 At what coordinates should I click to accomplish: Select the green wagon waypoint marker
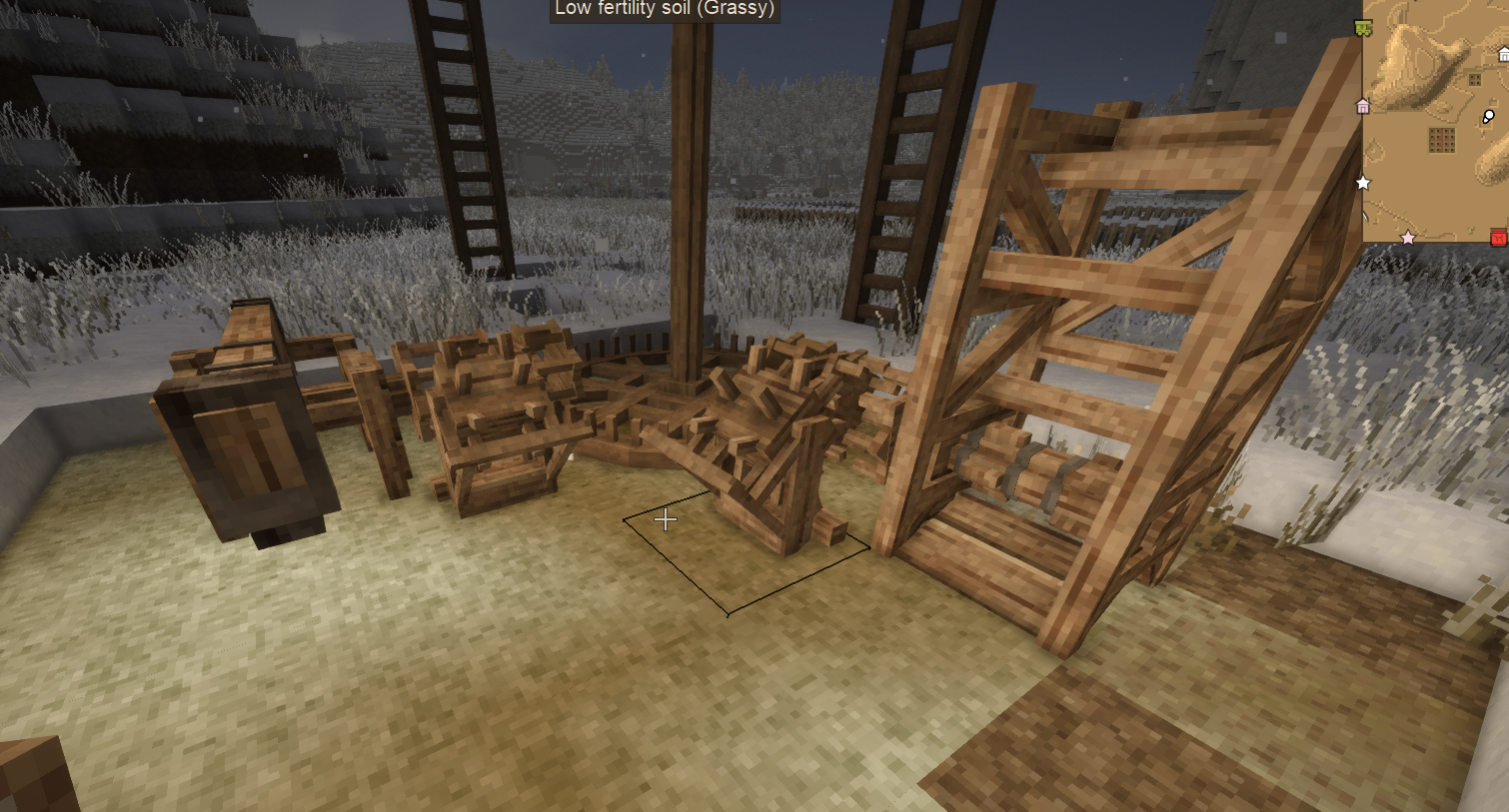click(x=1363, y=28)
